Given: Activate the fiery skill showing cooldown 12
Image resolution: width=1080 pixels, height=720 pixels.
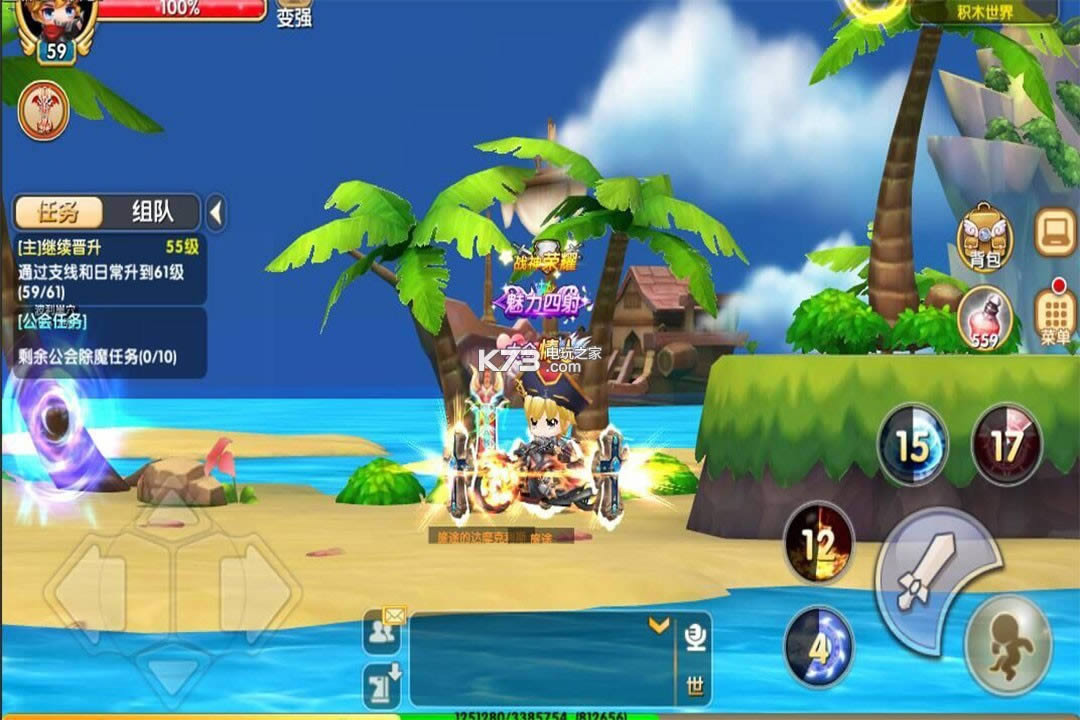Looking at the screenshot, I should tap(818, 543).
